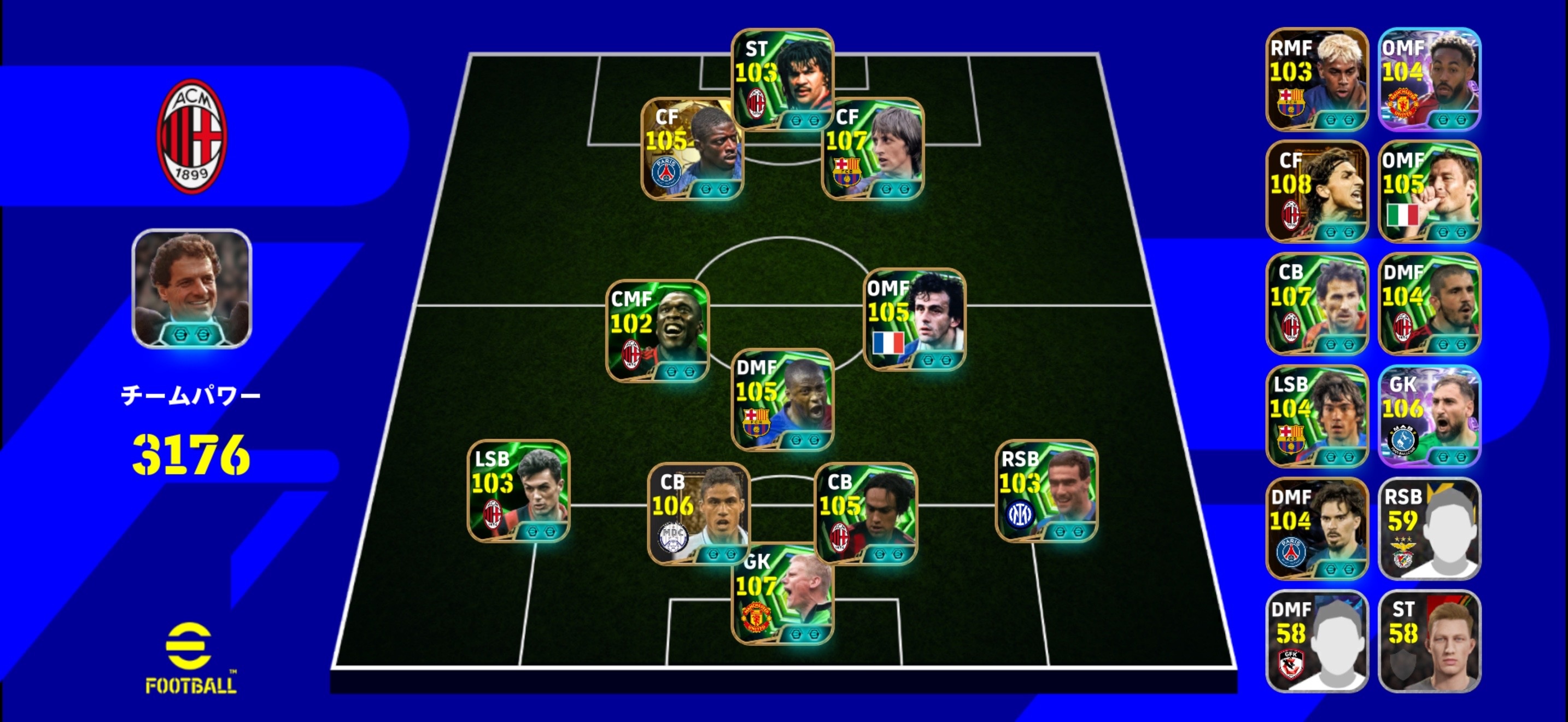Choose the GK 107 goalkeeper on pitch

coord(782,593)
